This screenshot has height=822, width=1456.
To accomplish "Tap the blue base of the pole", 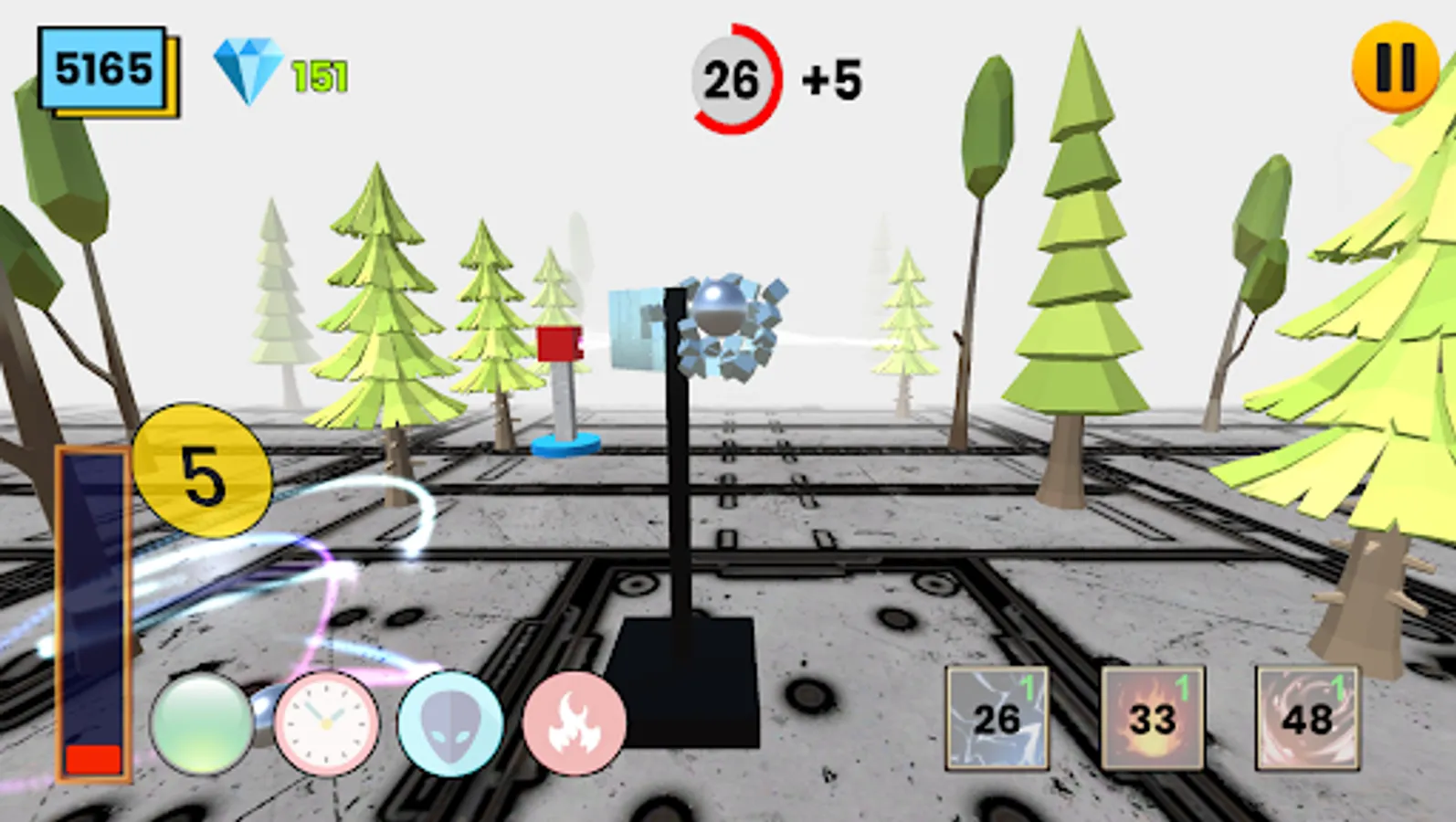I will (x=566, y=445).
